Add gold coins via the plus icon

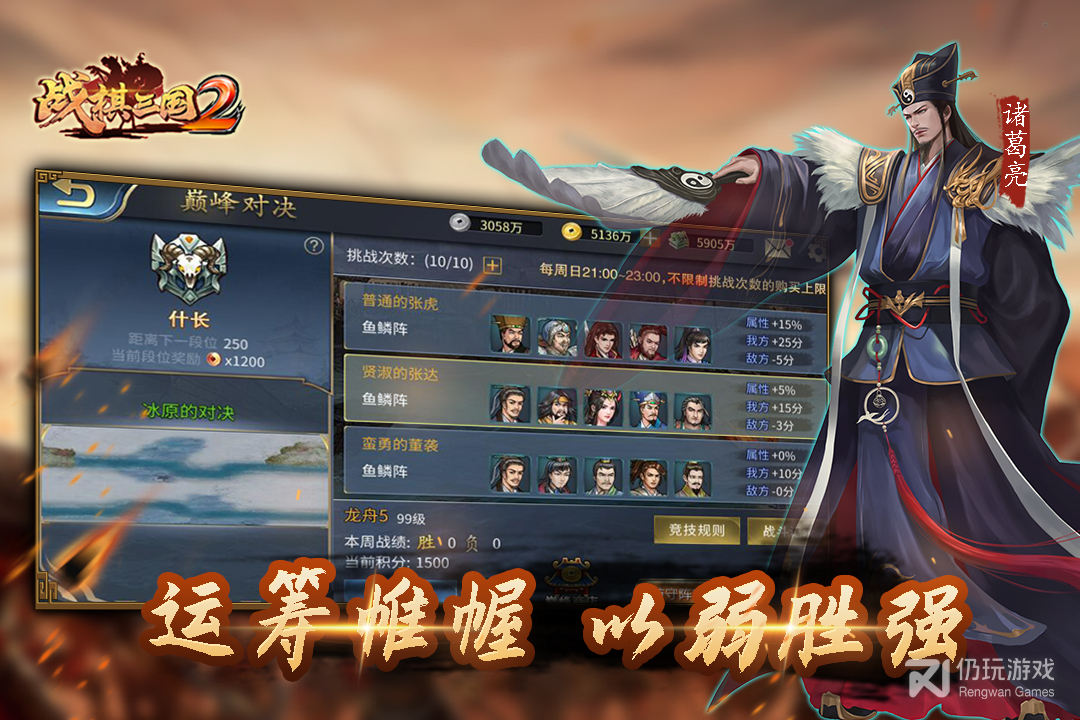(x=649, y=239)
